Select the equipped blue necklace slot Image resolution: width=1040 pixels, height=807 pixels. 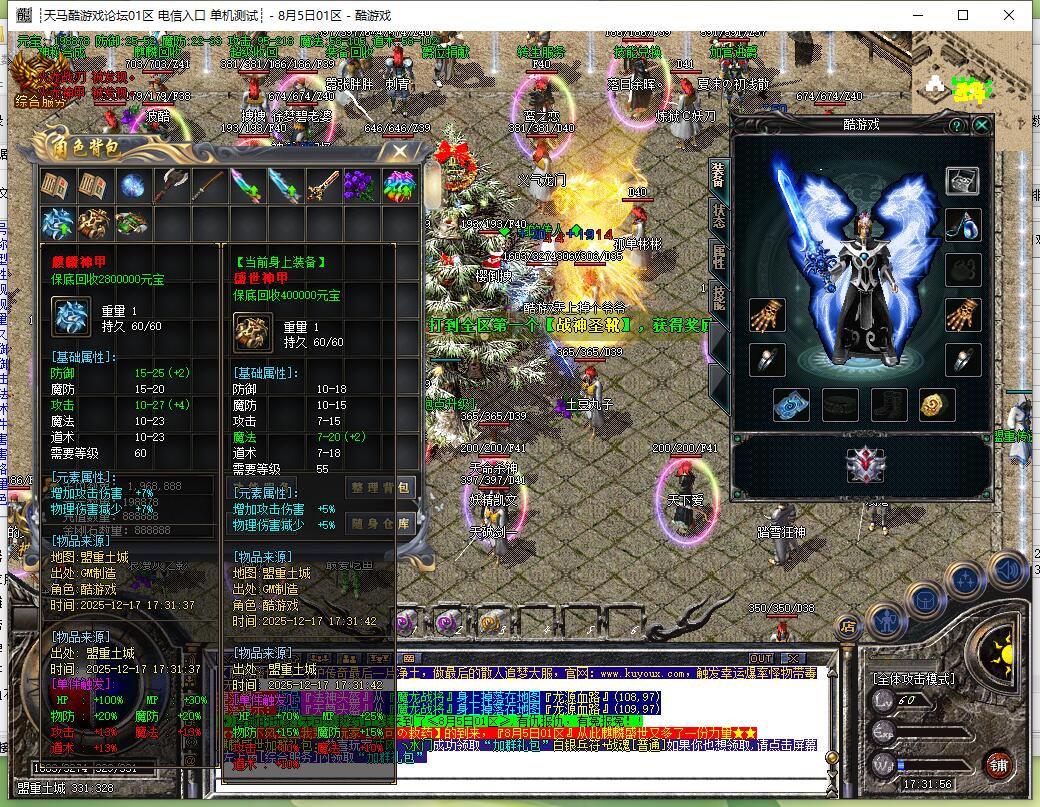click(x=963, y=224)
